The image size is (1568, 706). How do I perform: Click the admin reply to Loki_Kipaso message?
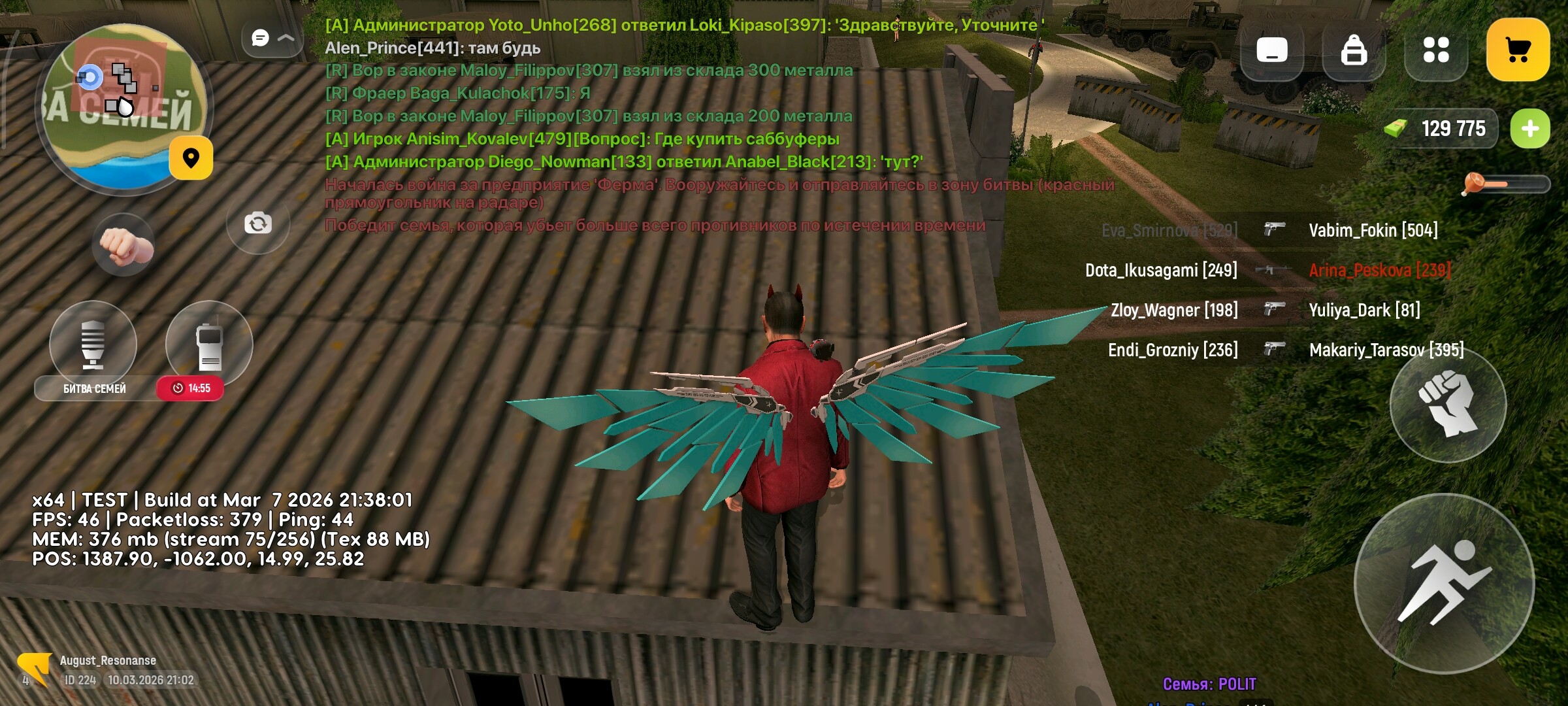pos(684,25)
